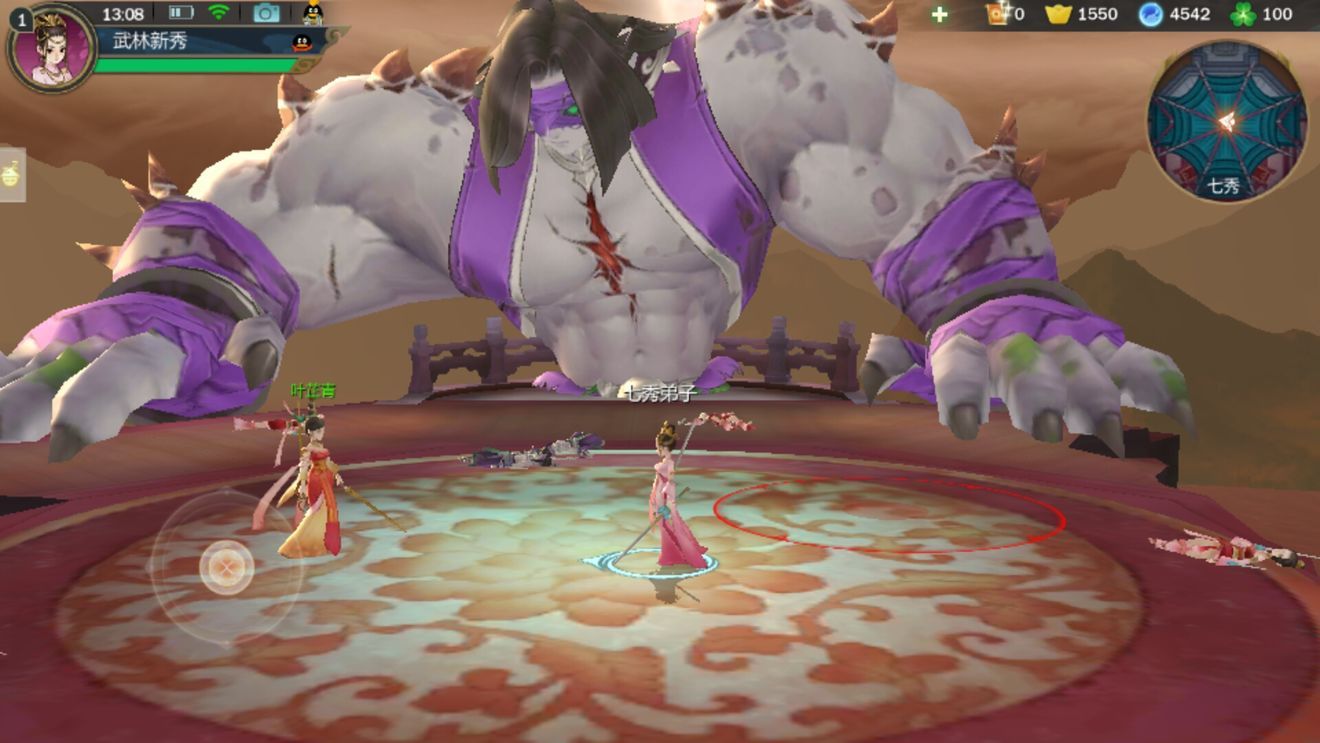1320x743 pixels.
Task: Open the player portrait at level 1
Action: pyautogui.click(x=52, y=48)
